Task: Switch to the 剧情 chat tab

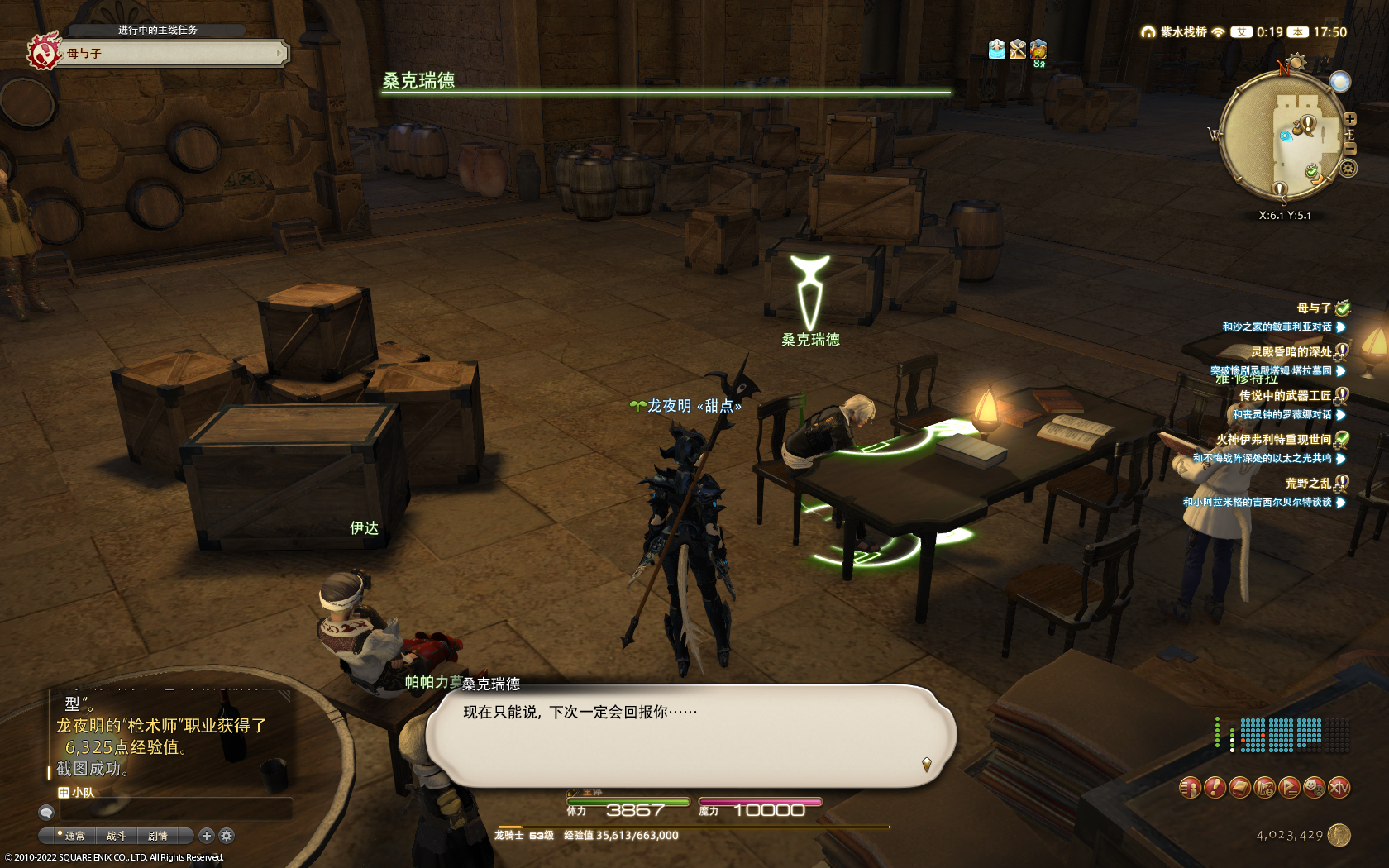Action: click(158, 836)
